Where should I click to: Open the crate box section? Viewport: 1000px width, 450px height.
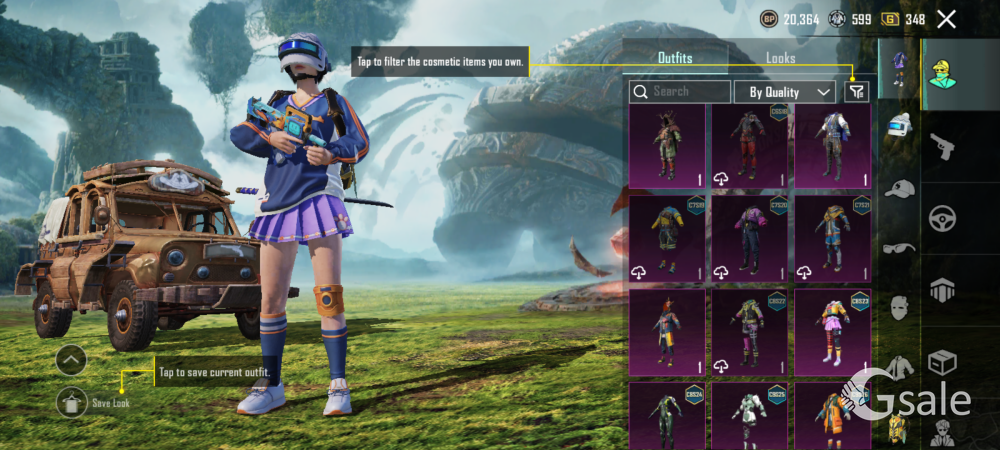click(942, 360)
